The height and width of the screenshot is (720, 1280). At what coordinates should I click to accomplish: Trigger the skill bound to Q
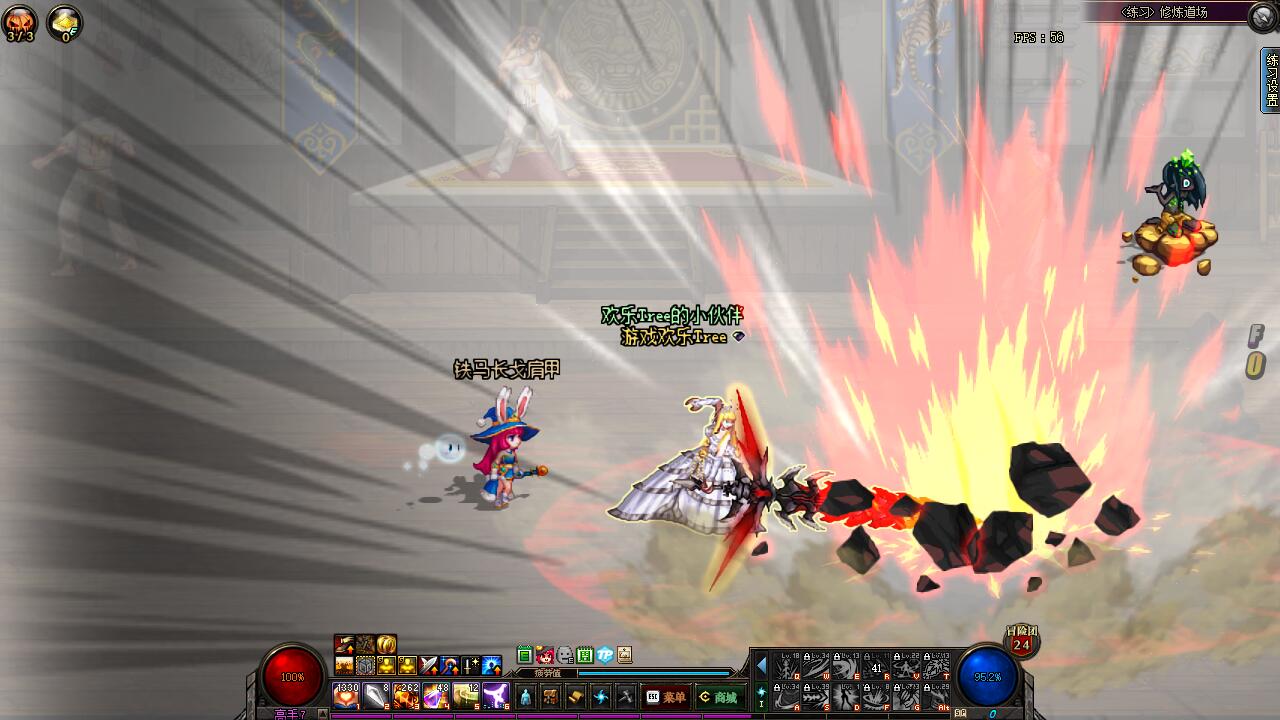click(787, 665)
